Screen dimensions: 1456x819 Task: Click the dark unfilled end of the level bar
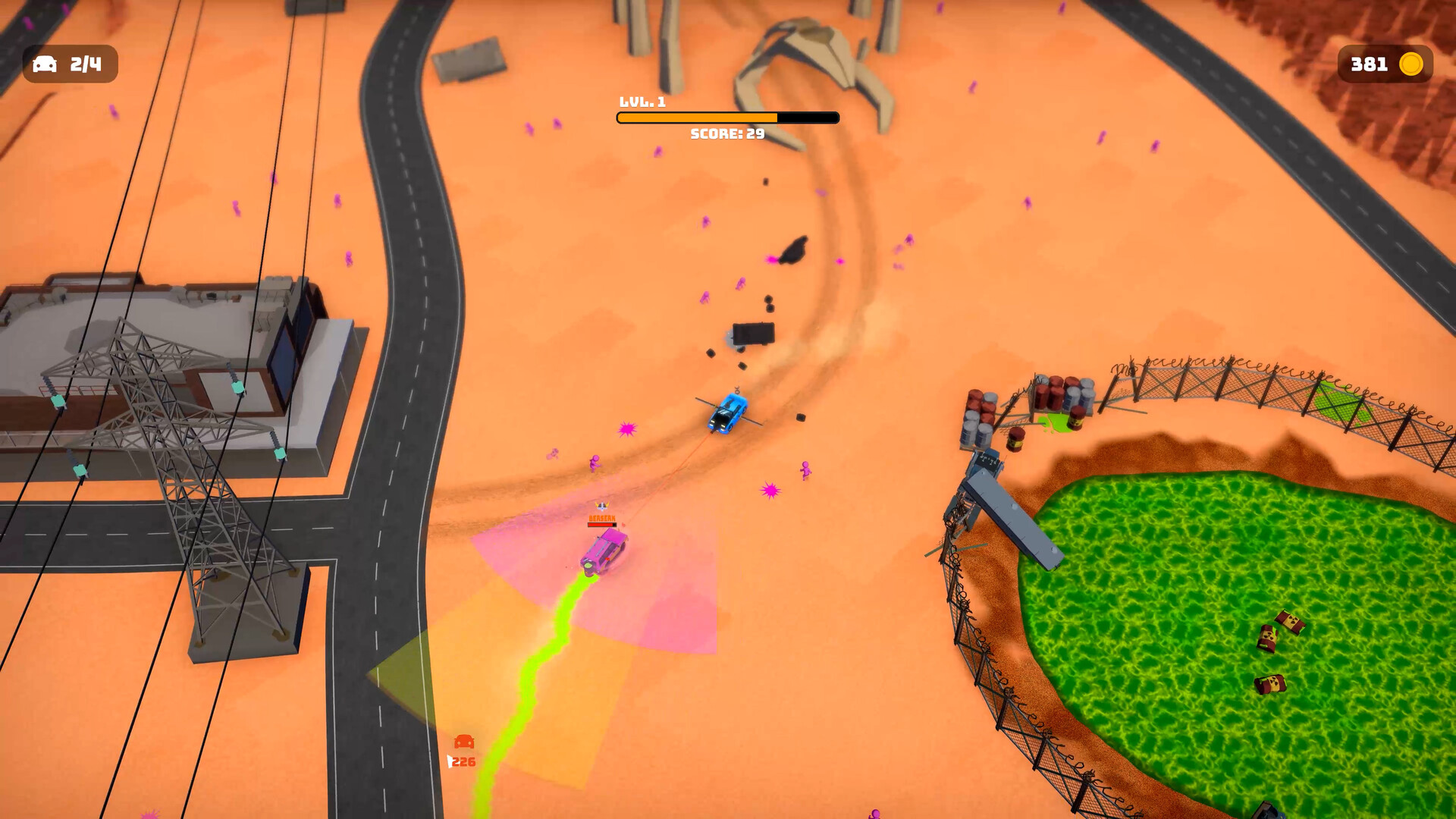(x=808, y=118)
